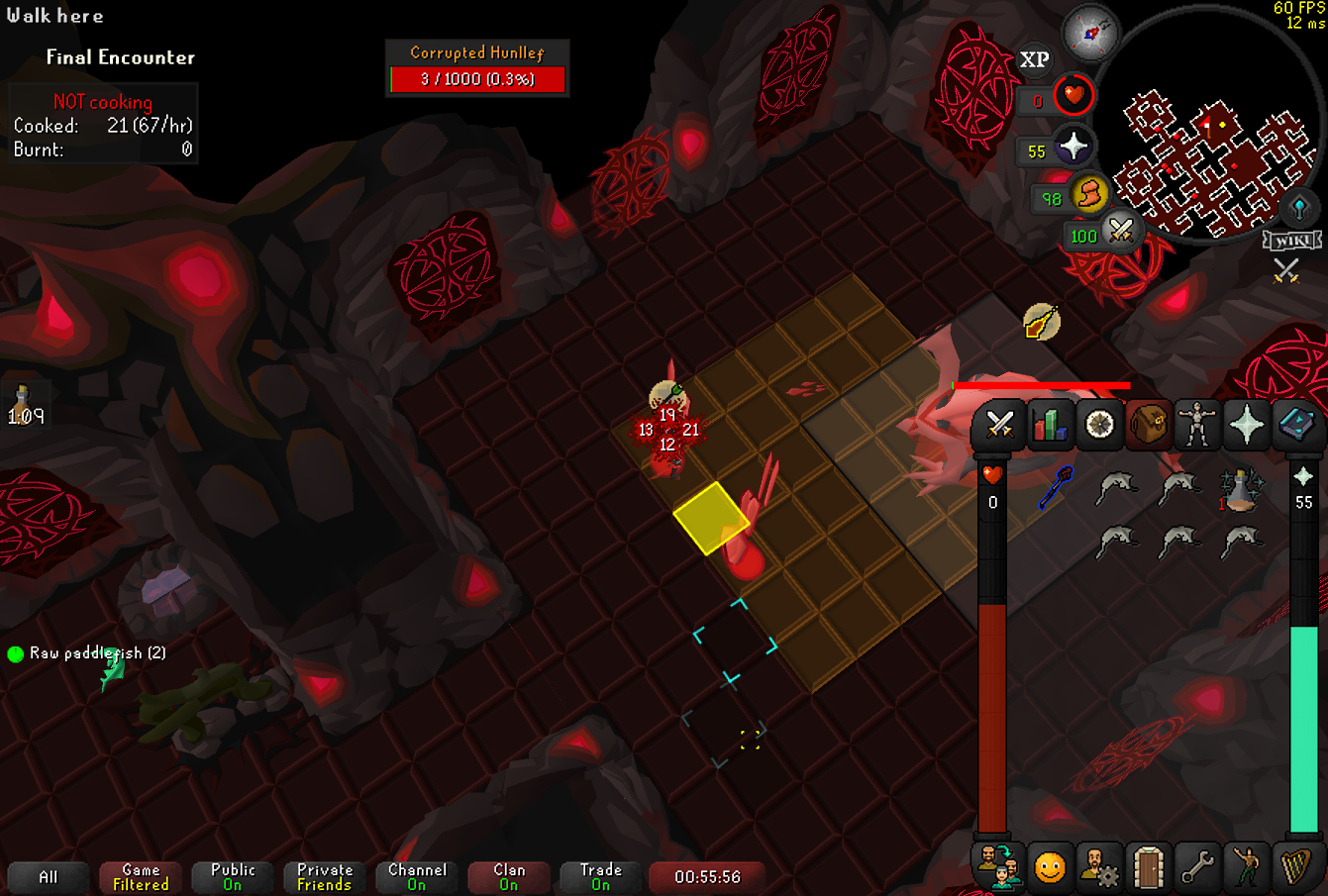The height and width of the screenshot is (896, 1328).
Task: Open the Worn Equipment tab
Action: coord(1197,425)
